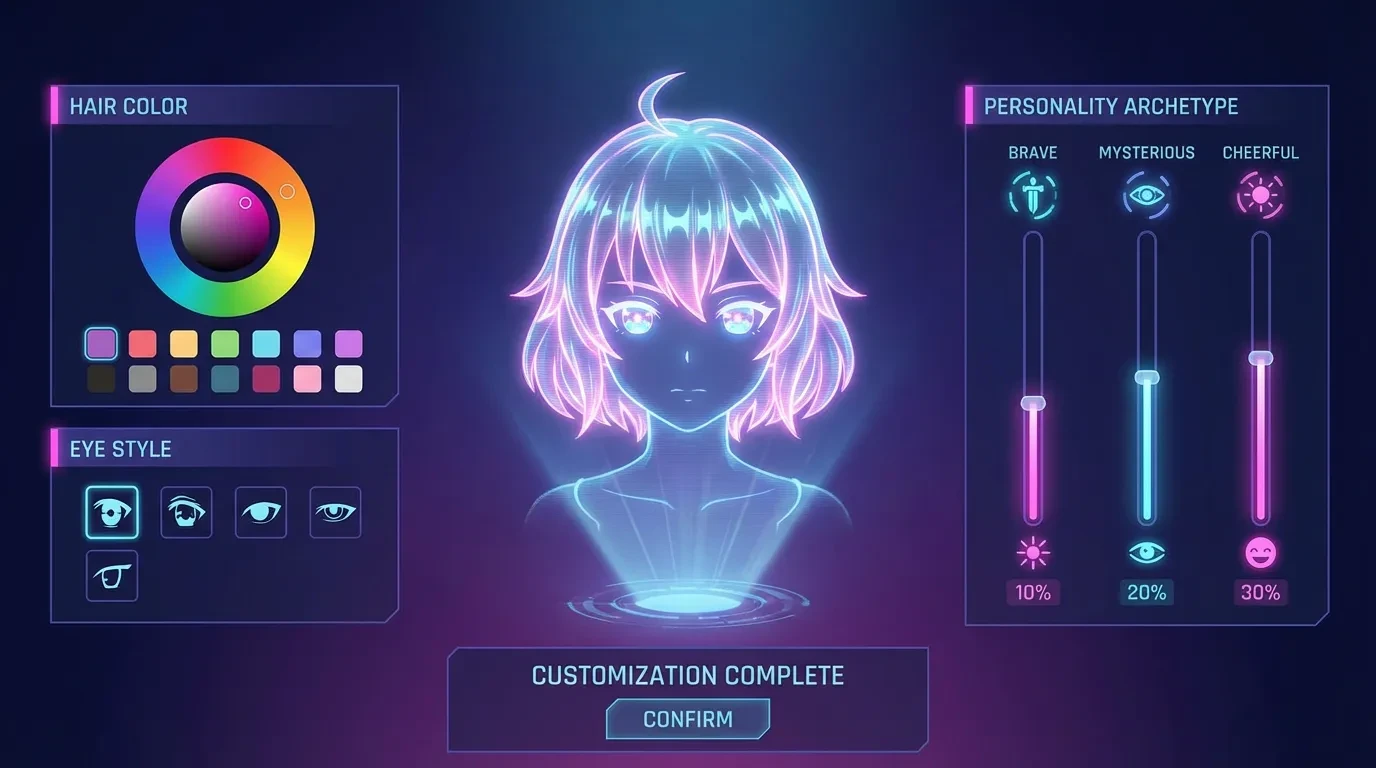
Task: Select the narrow closed eye style
Action: point(261,511)
